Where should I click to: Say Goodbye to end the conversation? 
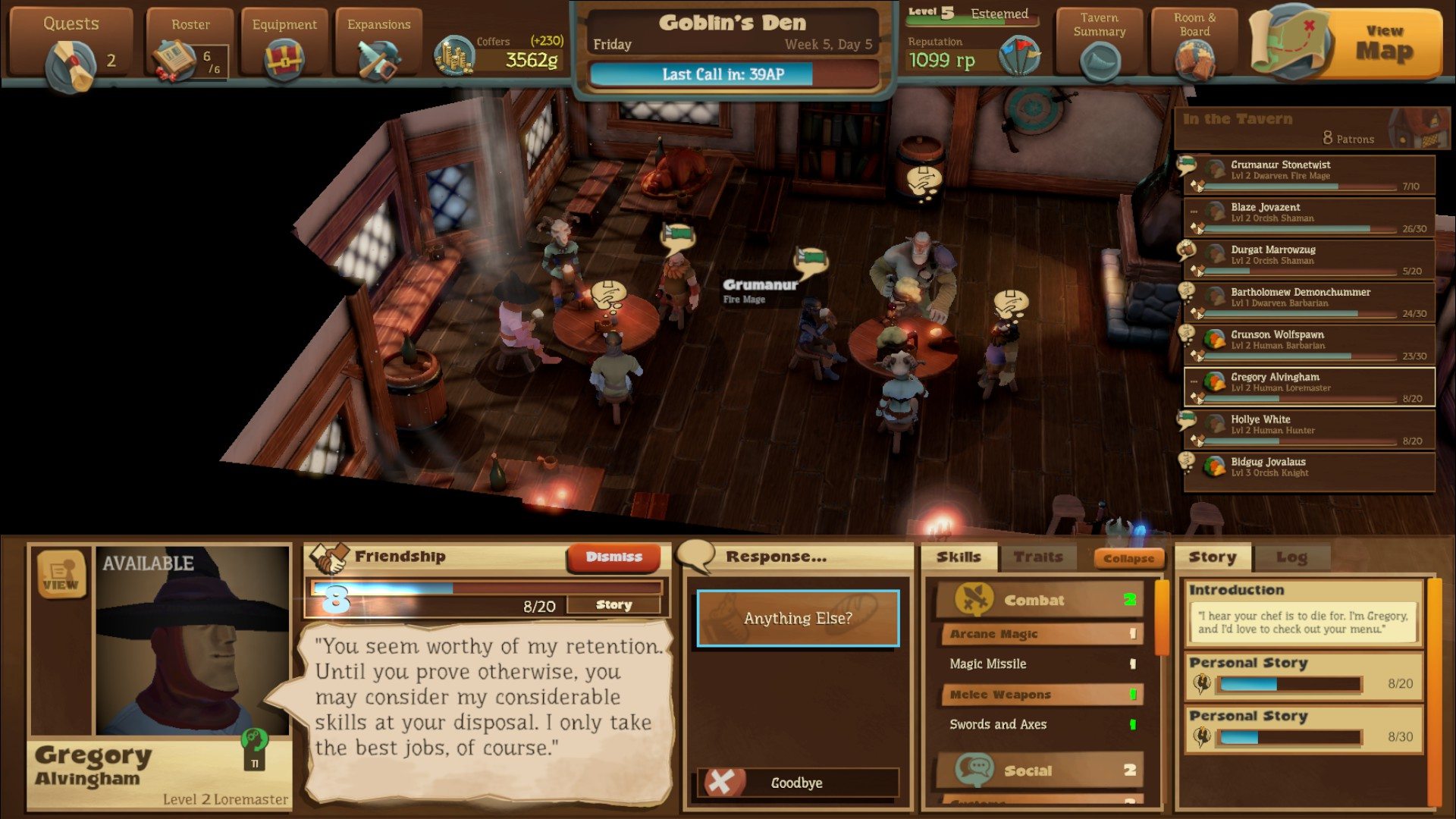(798, 783)
